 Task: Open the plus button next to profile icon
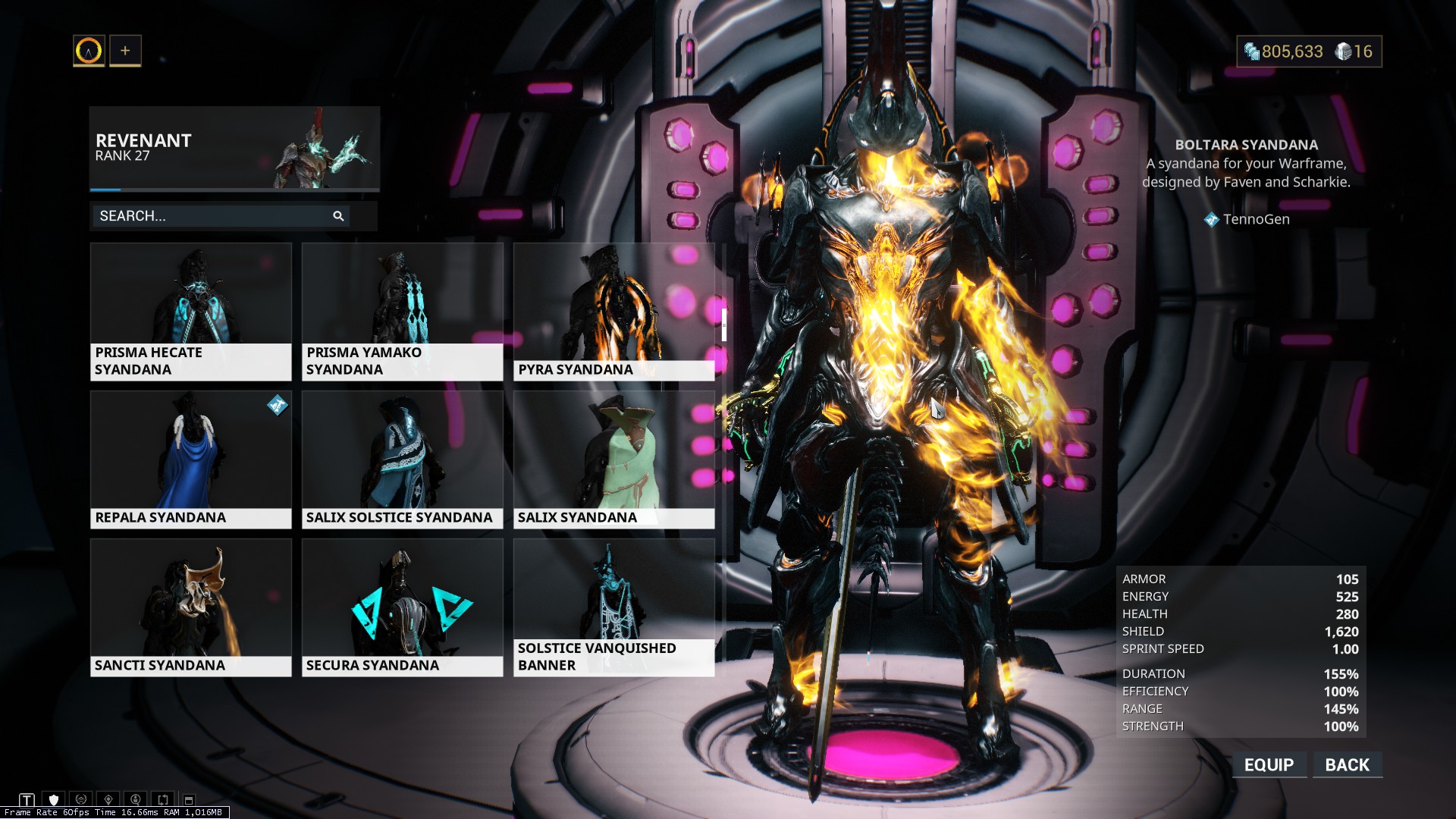[x=125, y=51]
